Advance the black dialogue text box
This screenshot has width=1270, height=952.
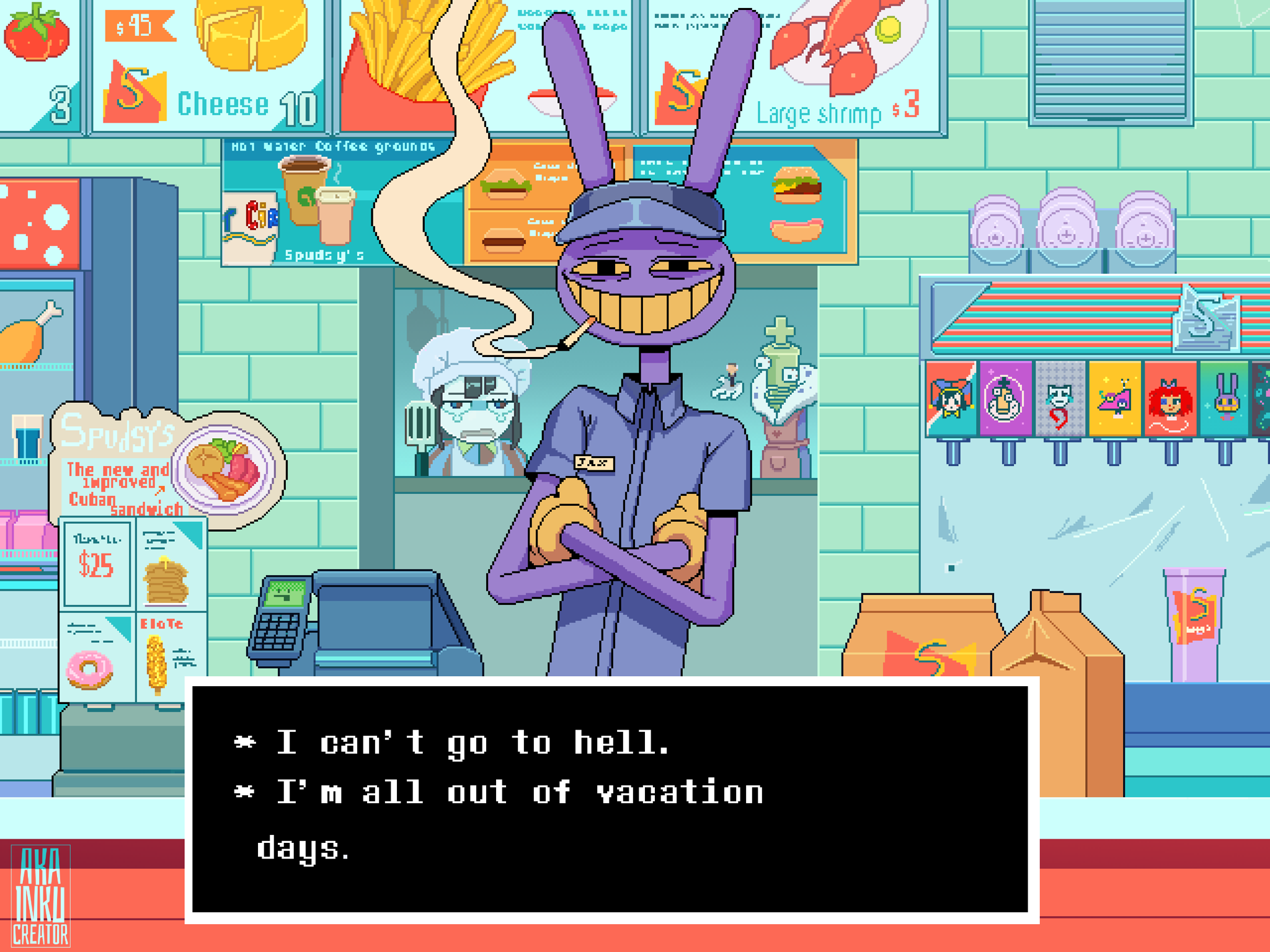pos(611,800)
